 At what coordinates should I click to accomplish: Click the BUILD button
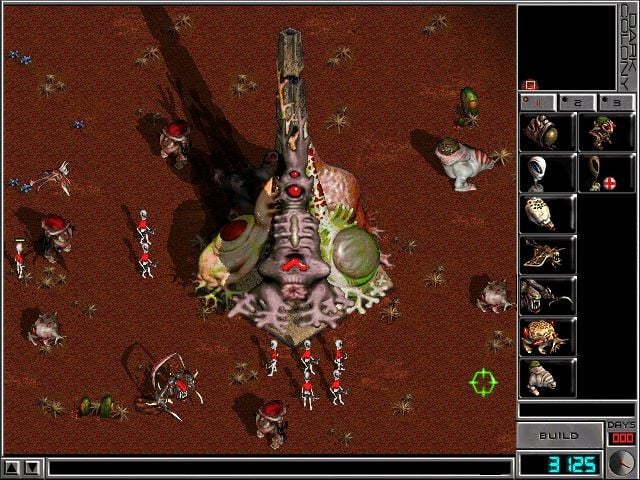click(559, 436)
